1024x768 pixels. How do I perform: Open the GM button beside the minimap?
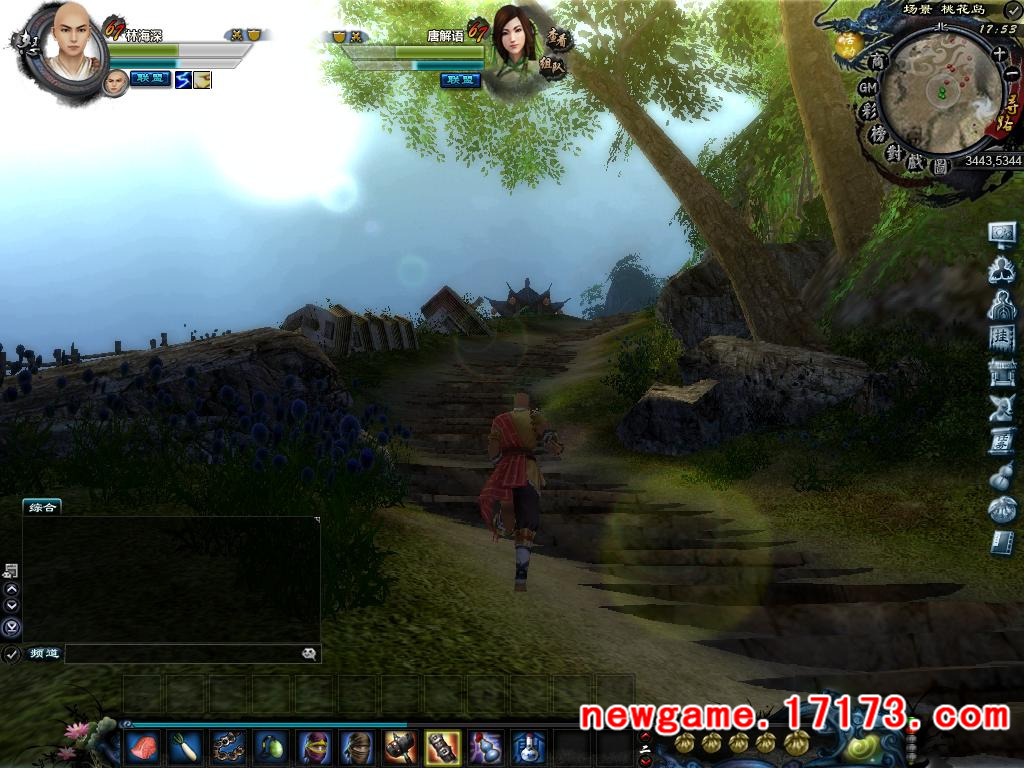point(867,88)
